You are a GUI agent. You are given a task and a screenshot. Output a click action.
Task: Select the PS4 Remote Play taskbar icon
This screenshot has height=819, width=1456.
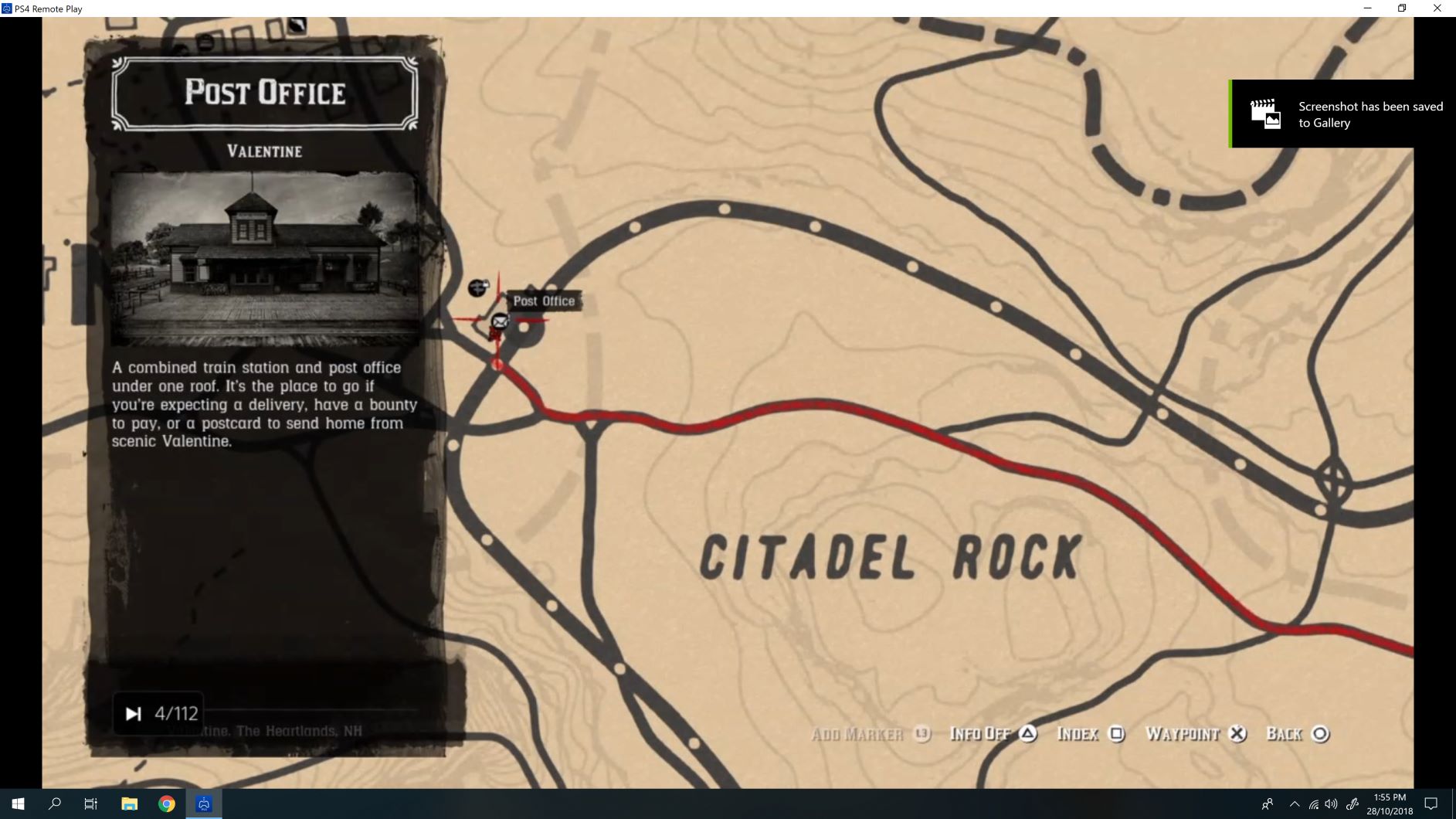pyautogui.click(x=203, y=804)
